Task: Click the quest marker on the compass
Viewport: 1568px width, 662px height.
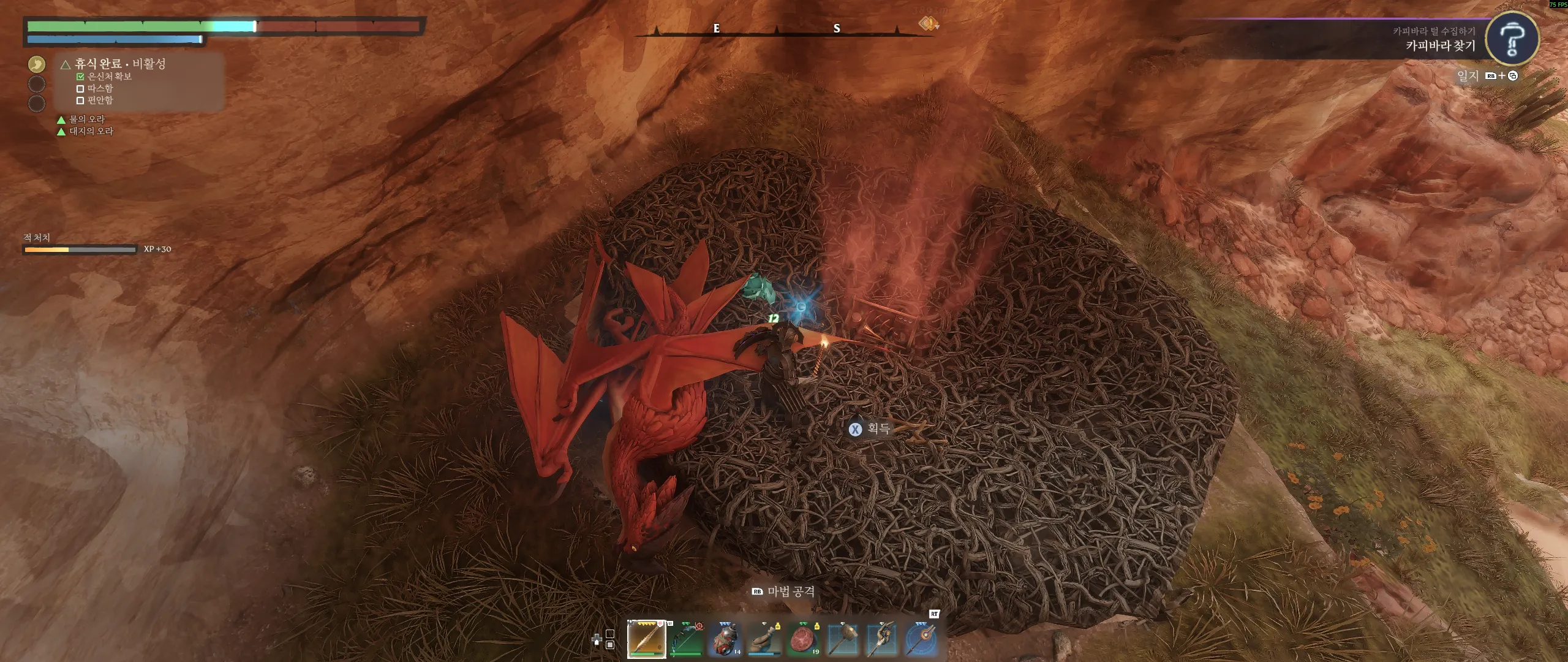Action: [929, 24]
